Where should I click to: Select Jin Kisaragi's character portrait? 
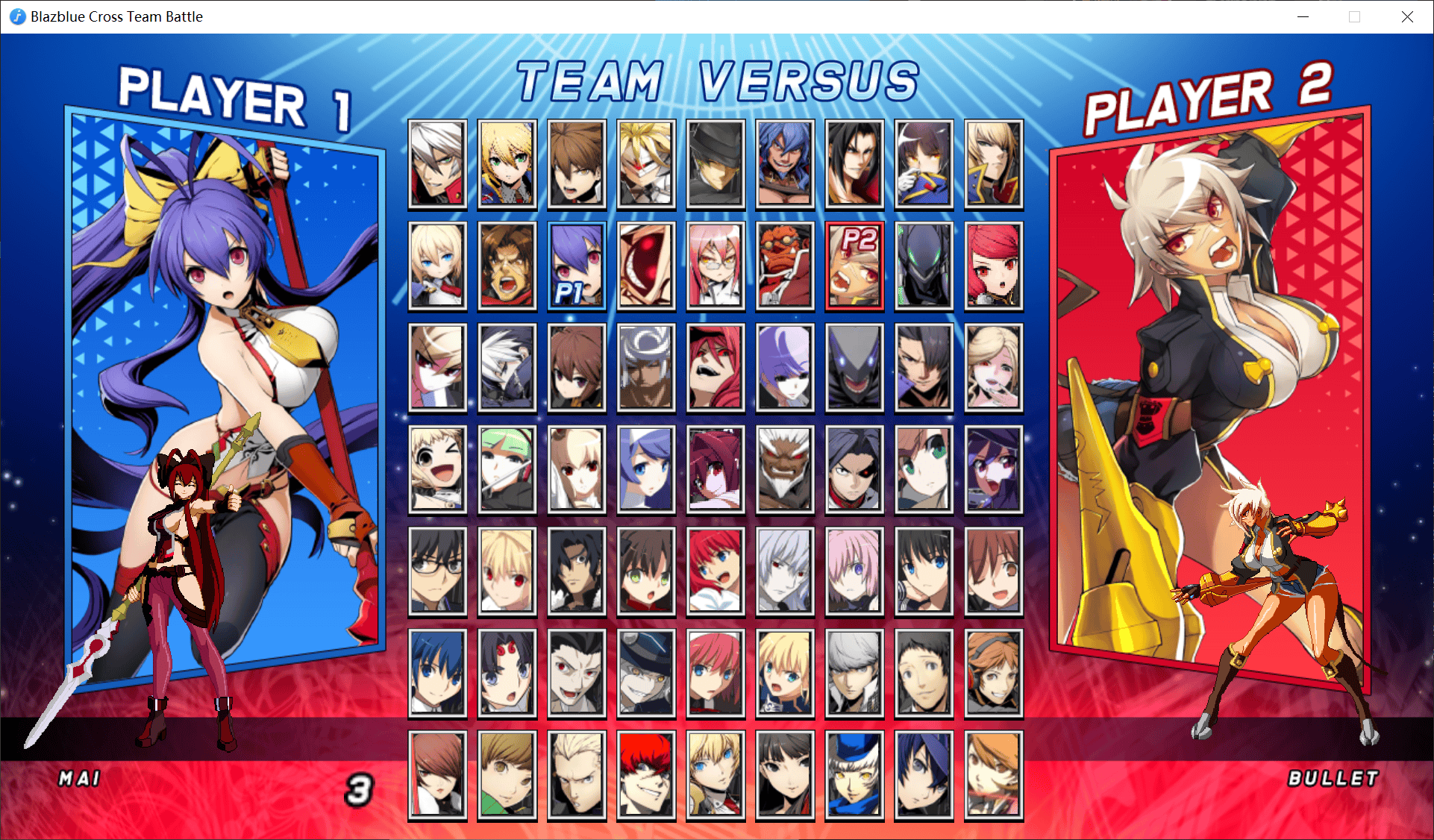click(507, 163)
